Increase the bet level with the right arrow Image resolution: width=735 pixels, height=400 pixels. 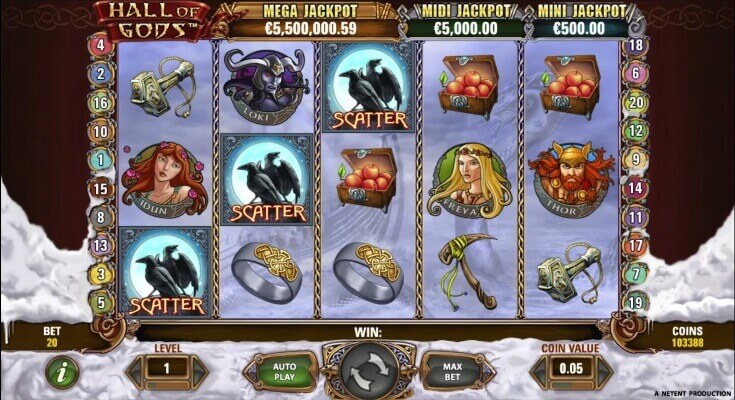click(200, 372)
